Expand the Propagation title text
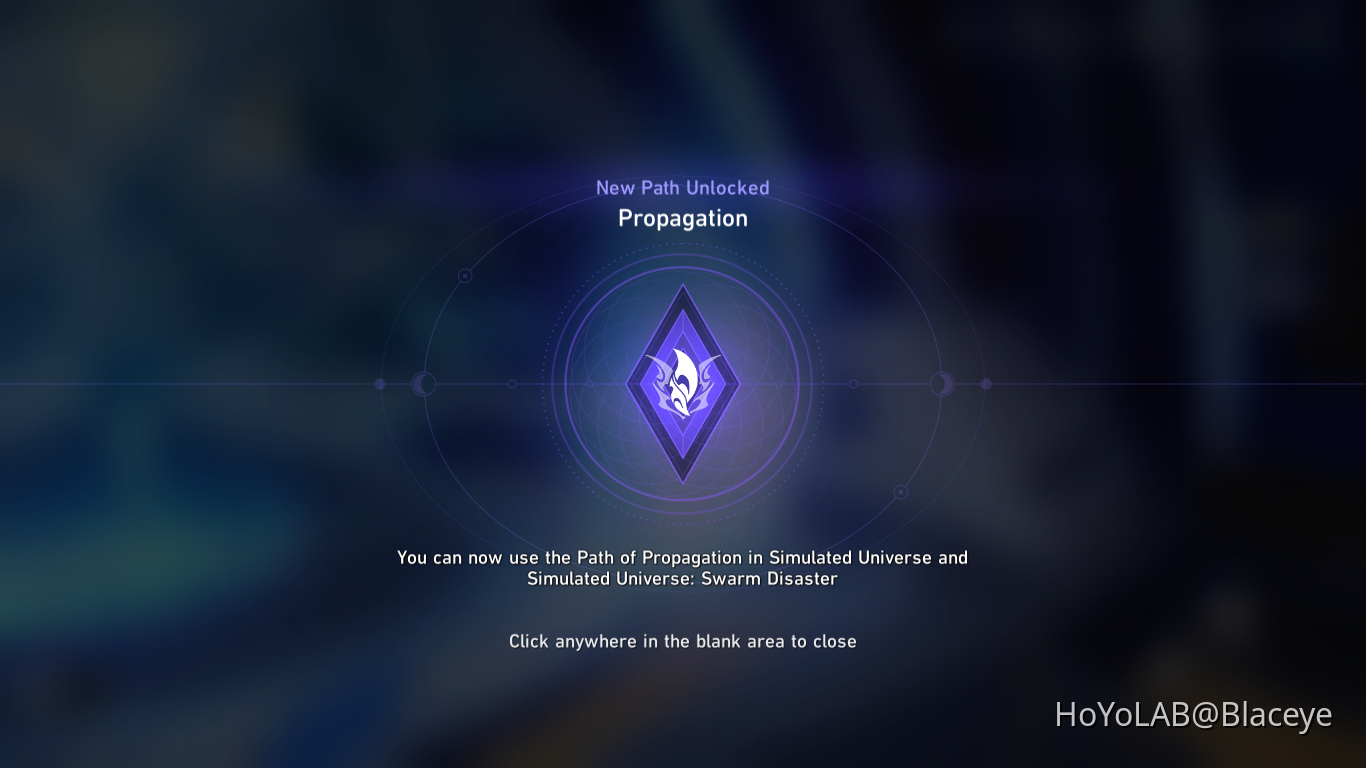Screen dimensions: 1366x768 coord(683,218)
